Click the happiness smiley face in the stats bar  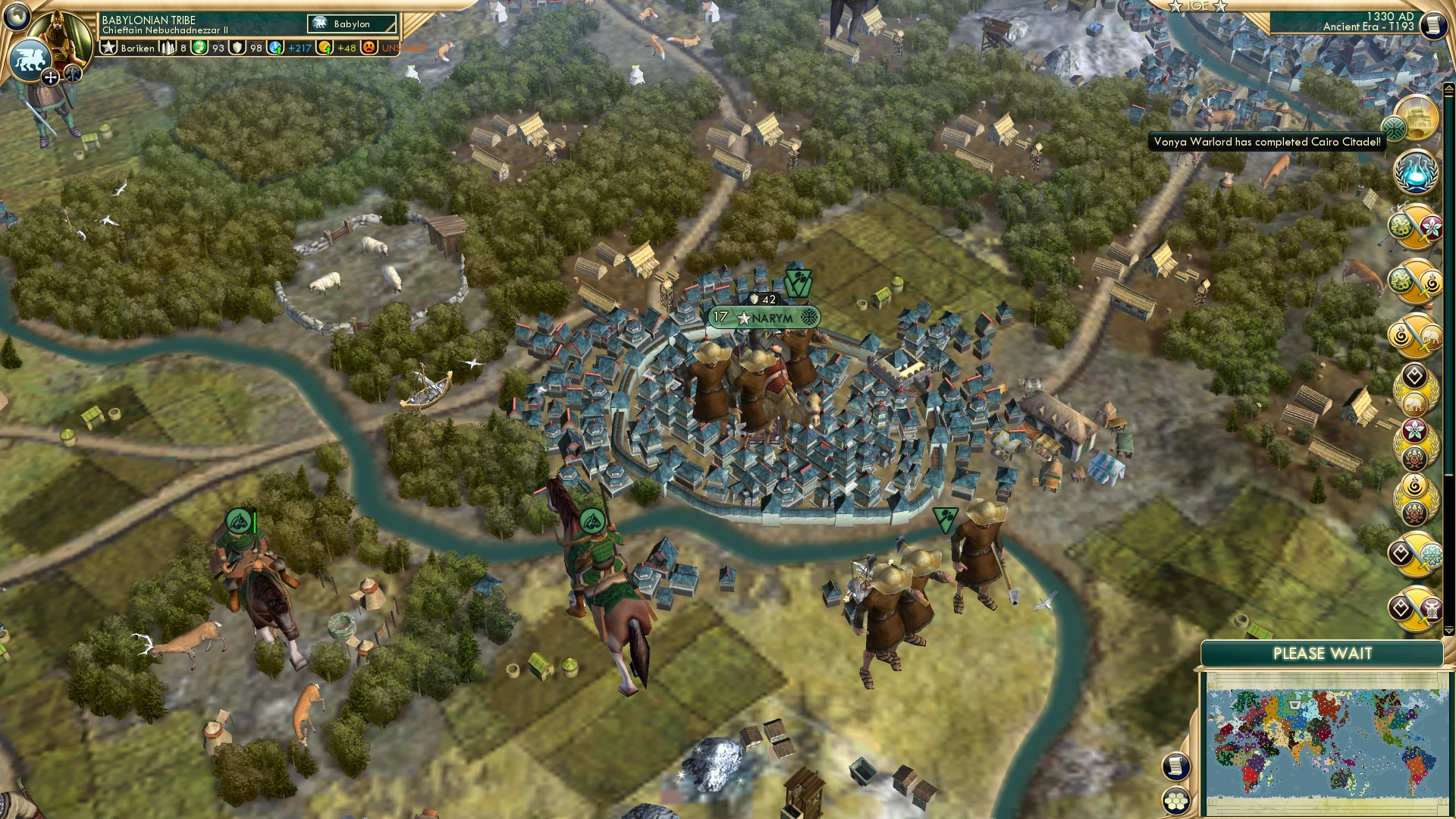(369, 49)
